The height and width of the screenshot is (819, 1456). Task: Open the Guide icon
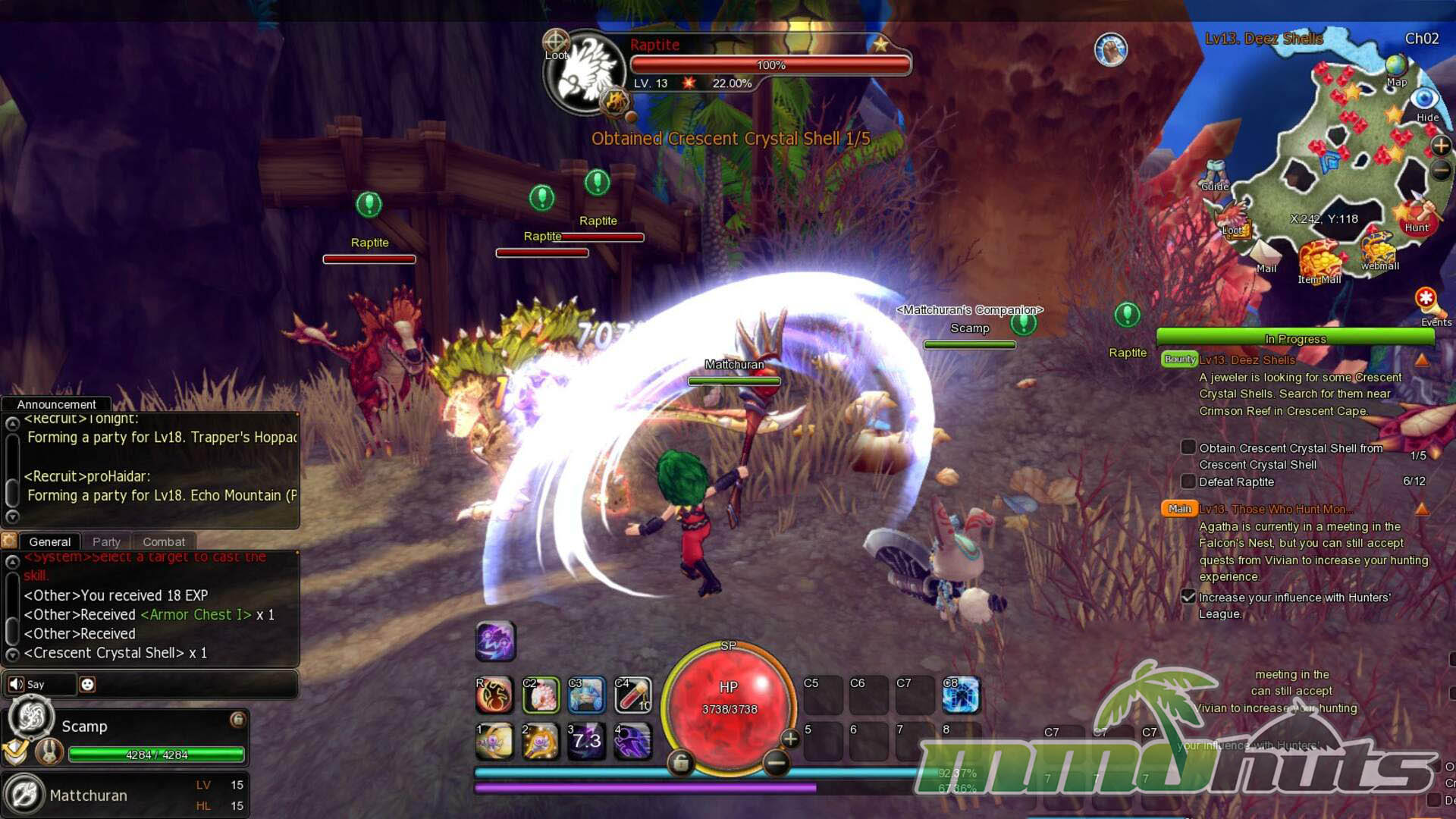tap(1216, 174)
